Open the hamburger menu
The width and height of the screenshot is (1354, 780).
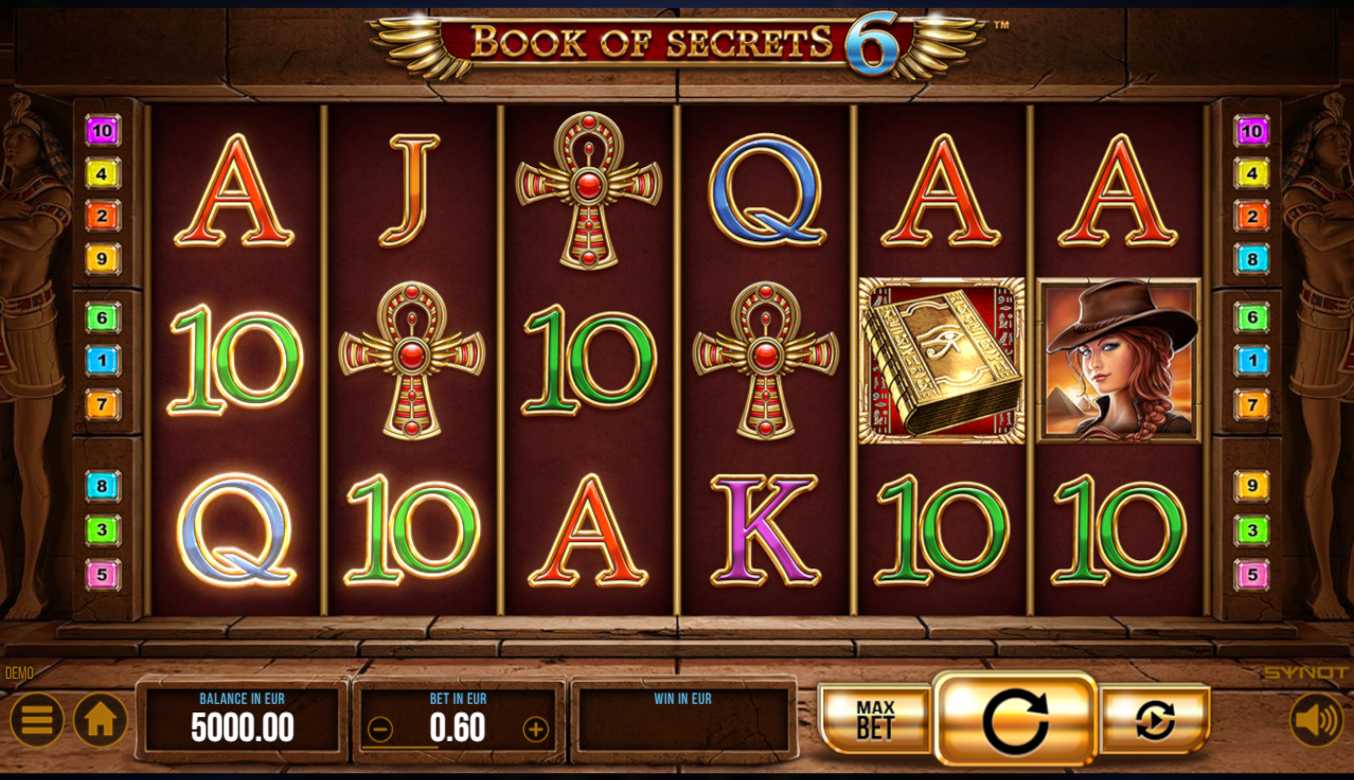pyautogui.click(x=37, y=720)
